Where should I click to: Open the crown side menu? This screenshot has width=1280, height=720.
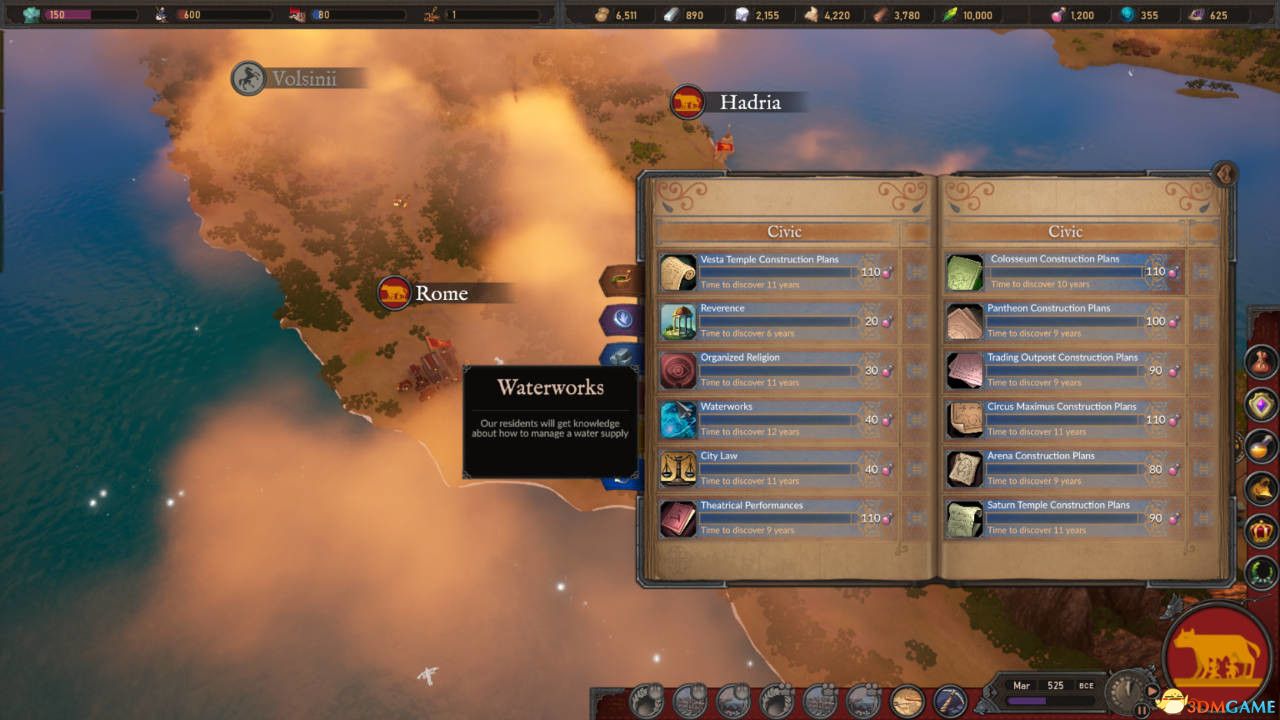click(x=1261, y=531)
